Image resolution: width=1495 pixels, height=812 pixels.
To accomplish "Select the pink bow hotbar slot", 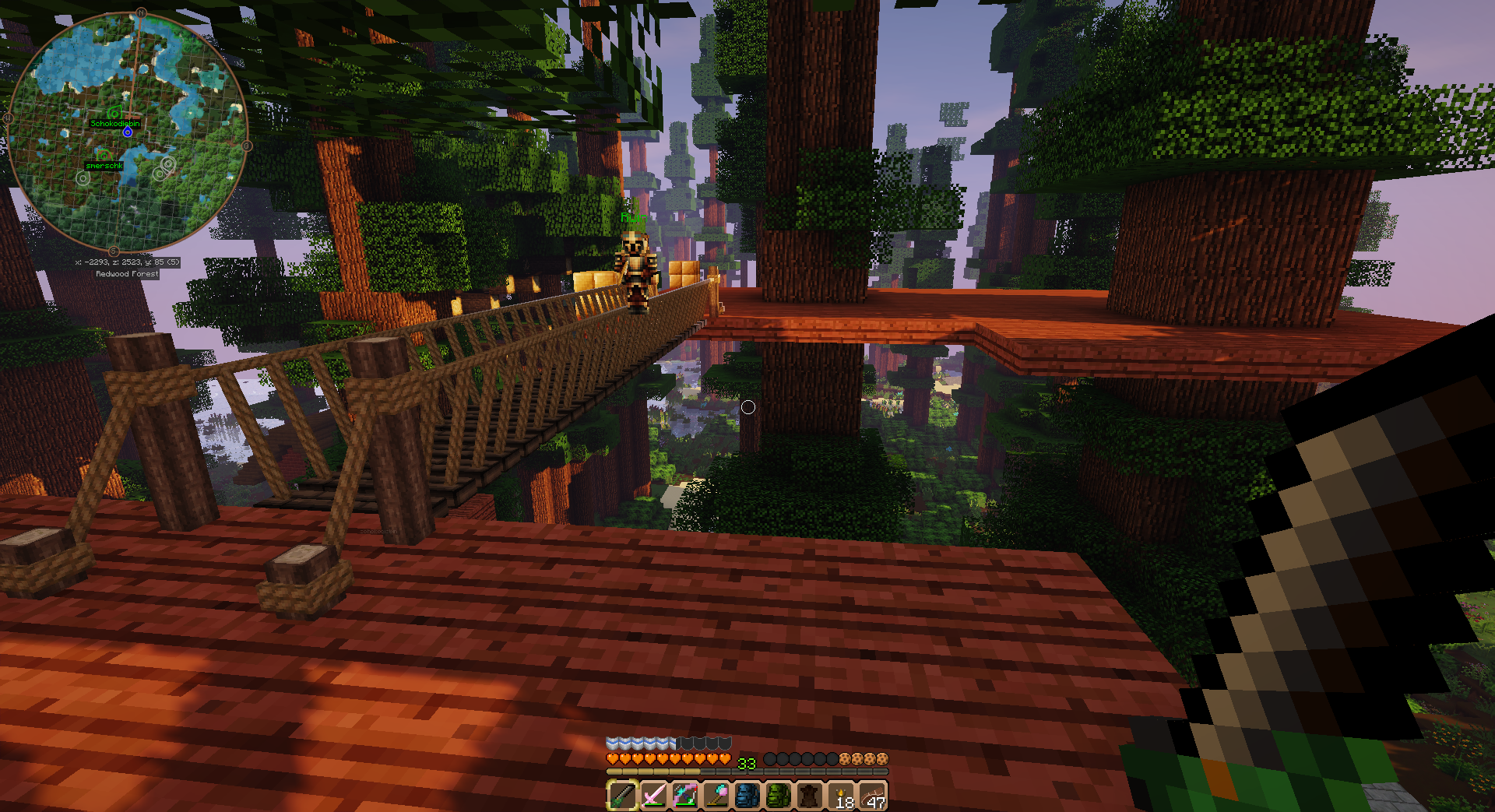I will 685,796.
